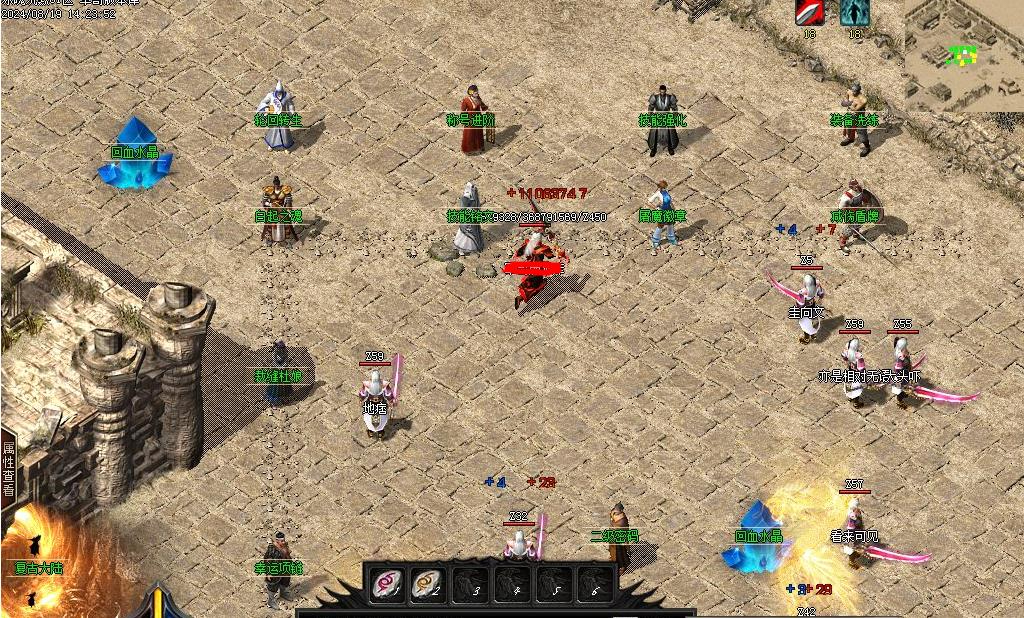Select hotbar slot 1 with the red swirl stone
The width and height of the screenshot is (1024, 618).
point(387,584)
